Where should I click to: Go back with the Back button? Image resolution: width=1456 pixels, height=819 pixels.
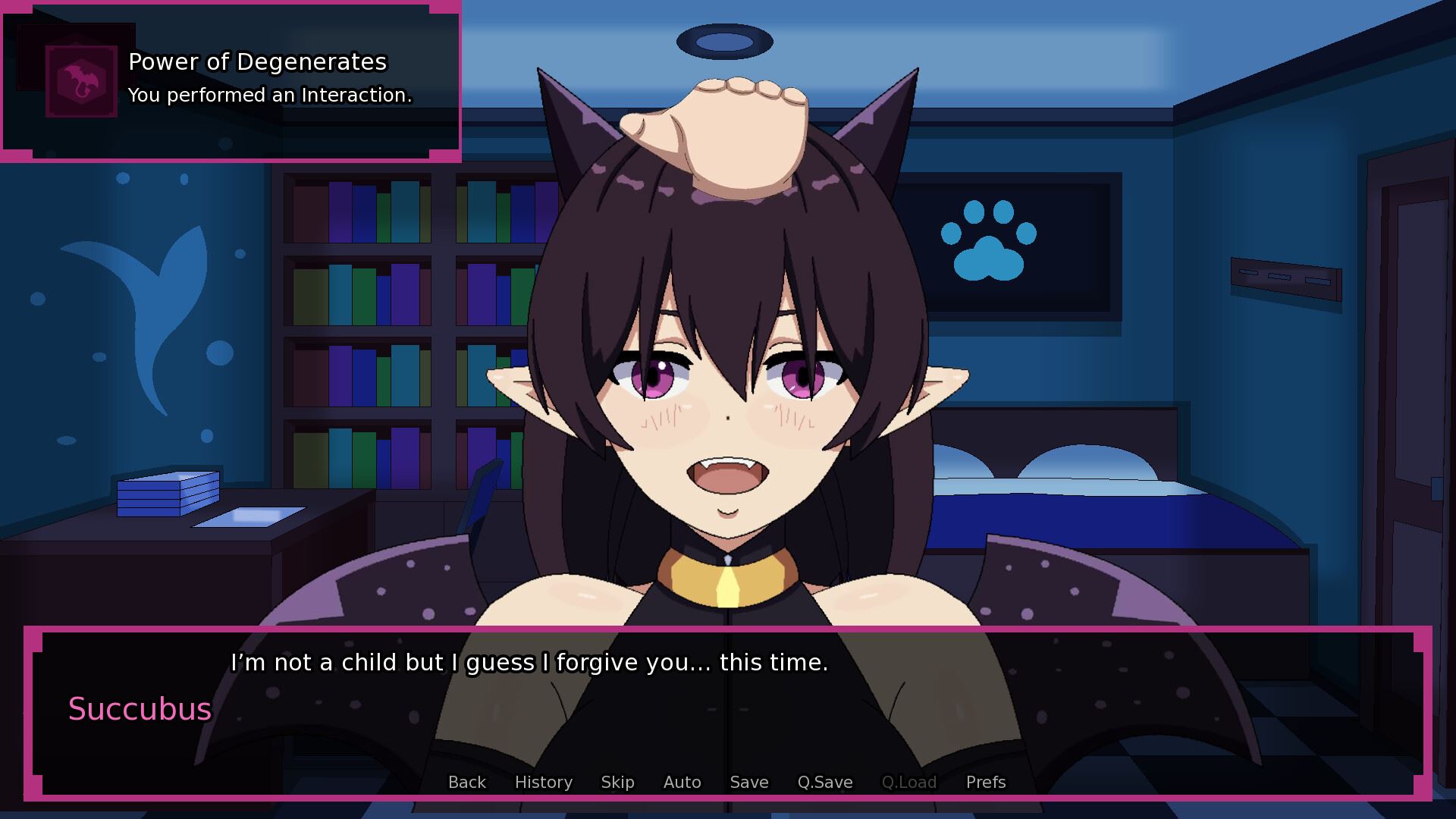coord(466,782)
